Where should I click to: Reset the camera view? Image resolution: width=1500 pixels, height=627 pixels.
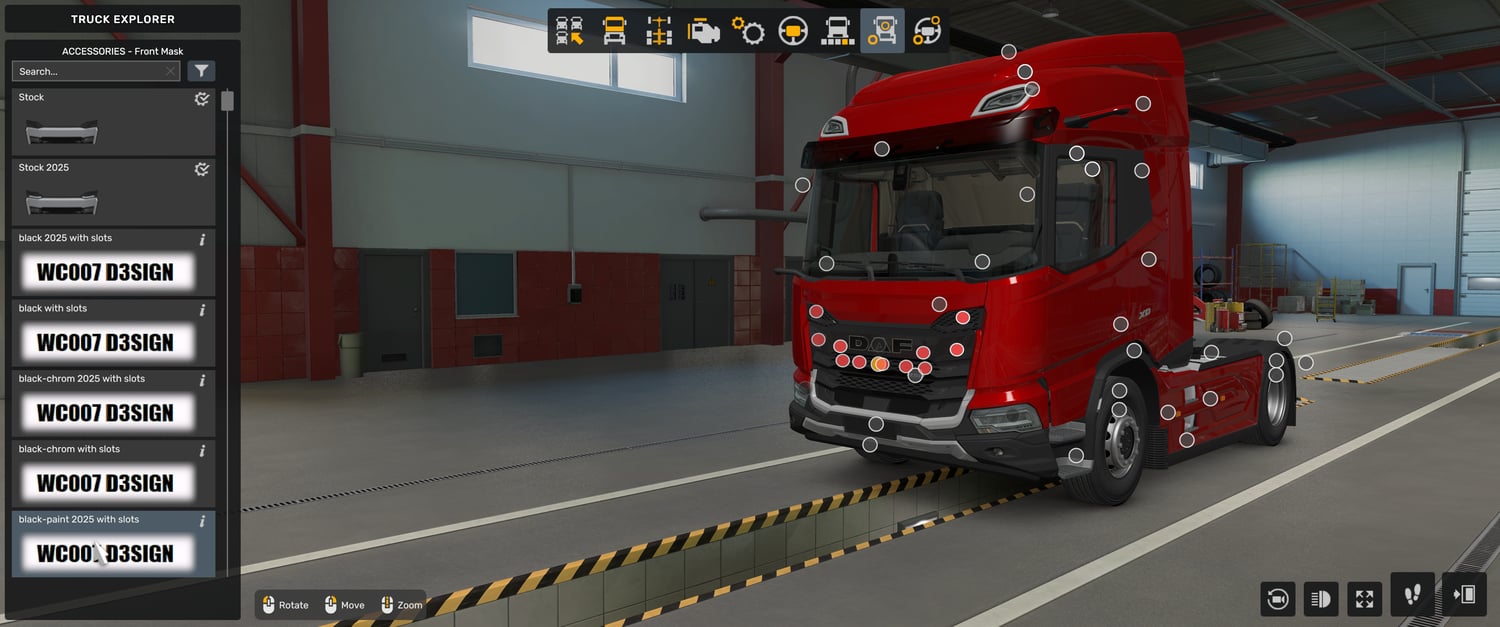[x=1278, y=599]
